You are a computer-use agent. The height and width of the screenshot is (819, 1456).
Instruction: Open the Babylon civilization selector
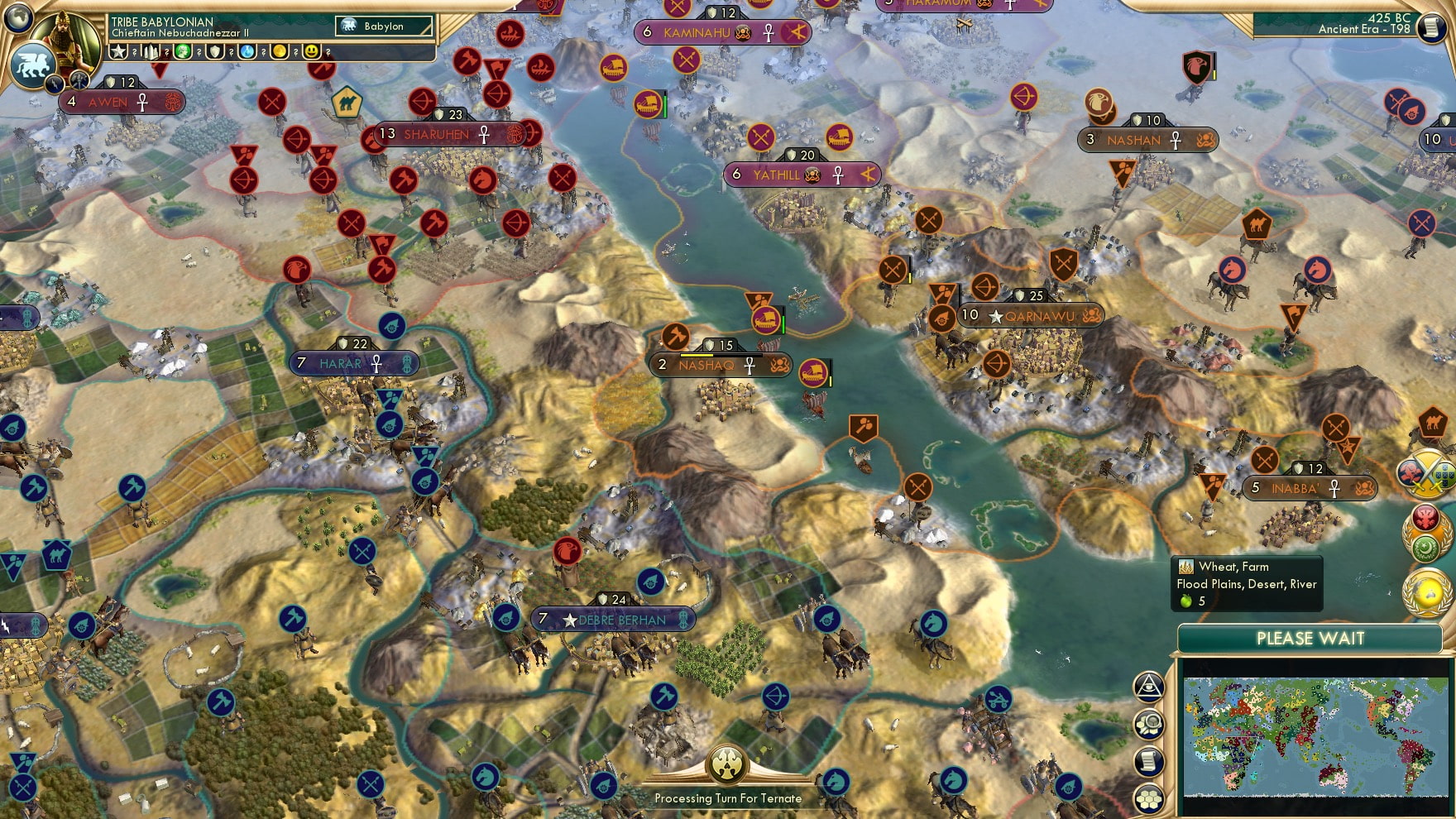click(x=383, y=26)
